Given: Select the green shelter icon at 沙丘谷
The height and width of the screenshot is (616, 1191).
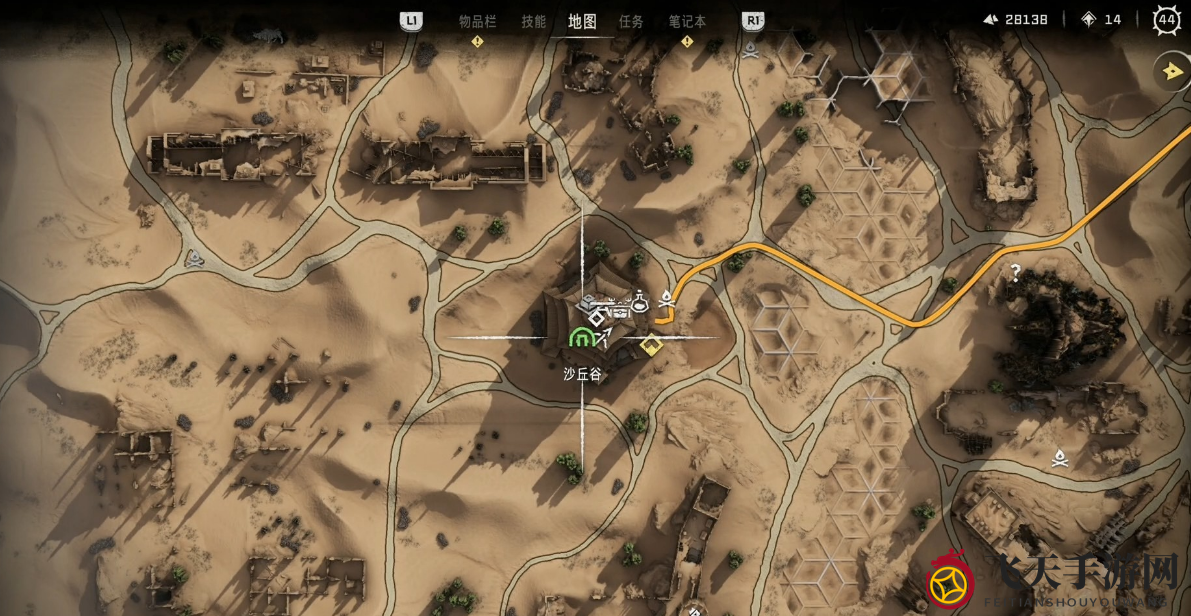Looking at the screenshot, I should pos(580,338).
